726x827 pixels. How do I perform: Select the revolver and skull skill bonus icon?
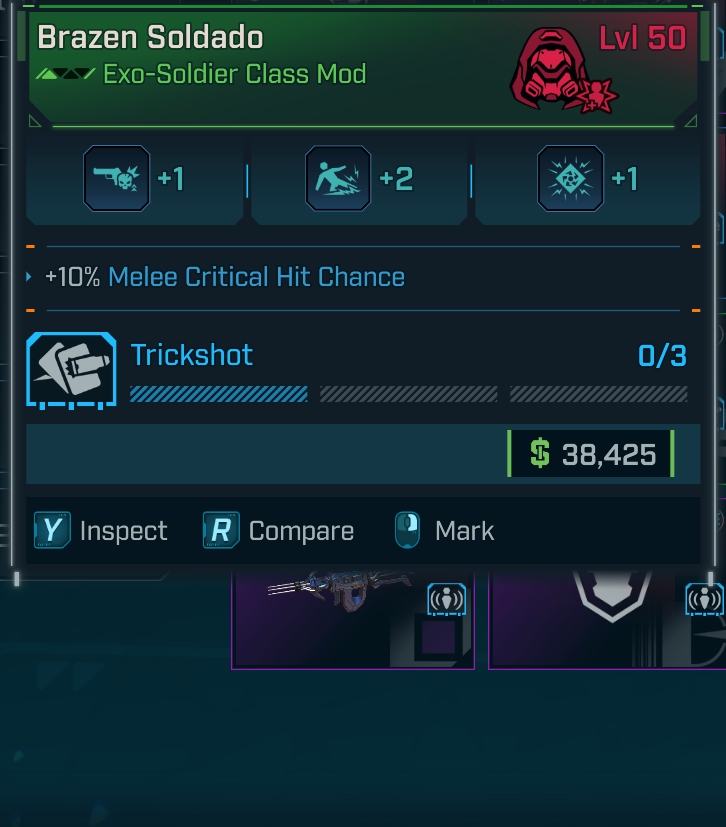pyautogui.click(x=117, y=179)
